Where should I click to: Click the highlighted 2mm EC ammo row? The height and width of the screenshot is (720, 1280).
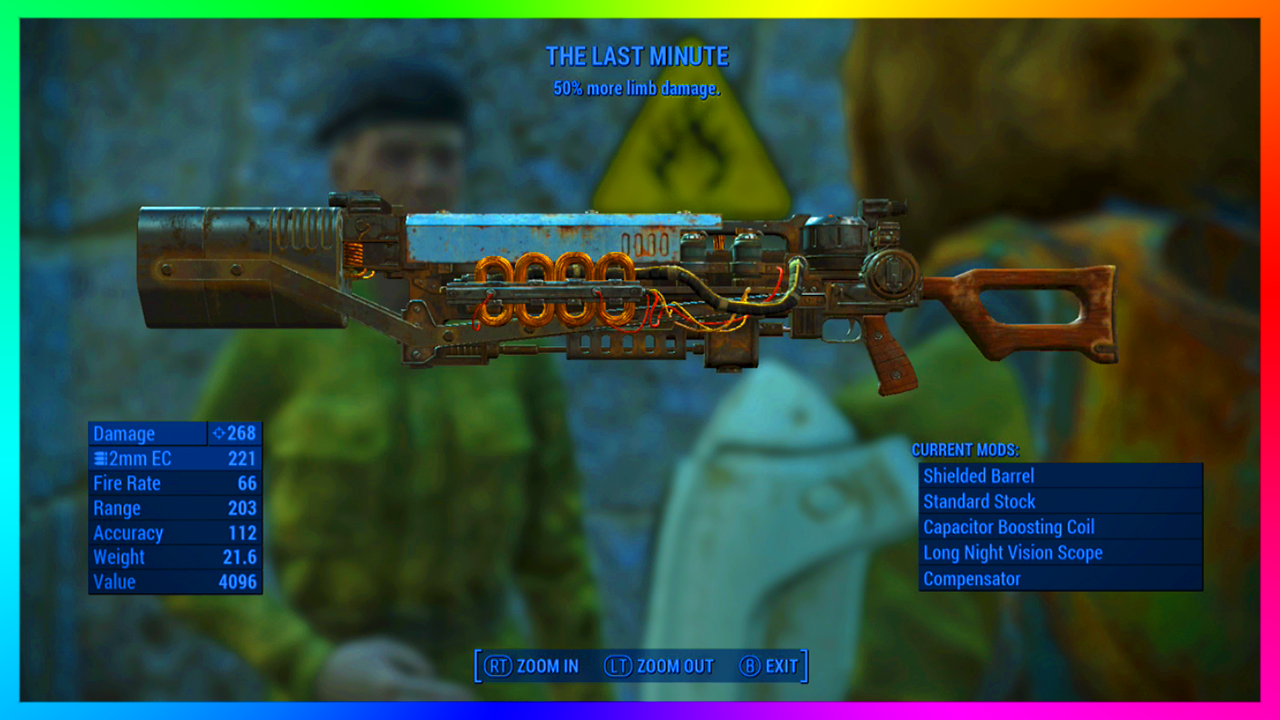175,459
